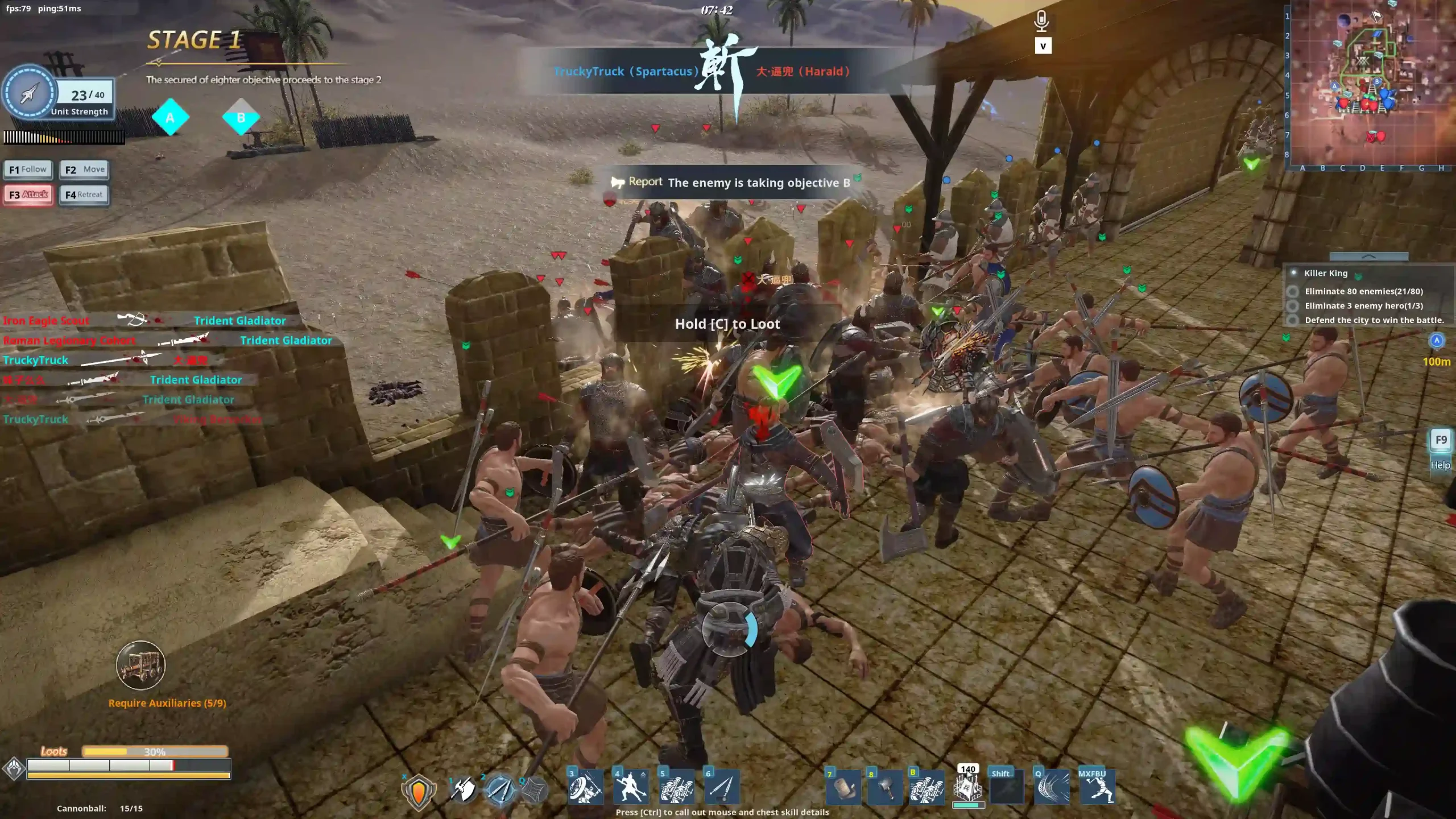1456x819 pixels.
Task: Activate the F3 Attack unit command
Action: pos(28,195)
